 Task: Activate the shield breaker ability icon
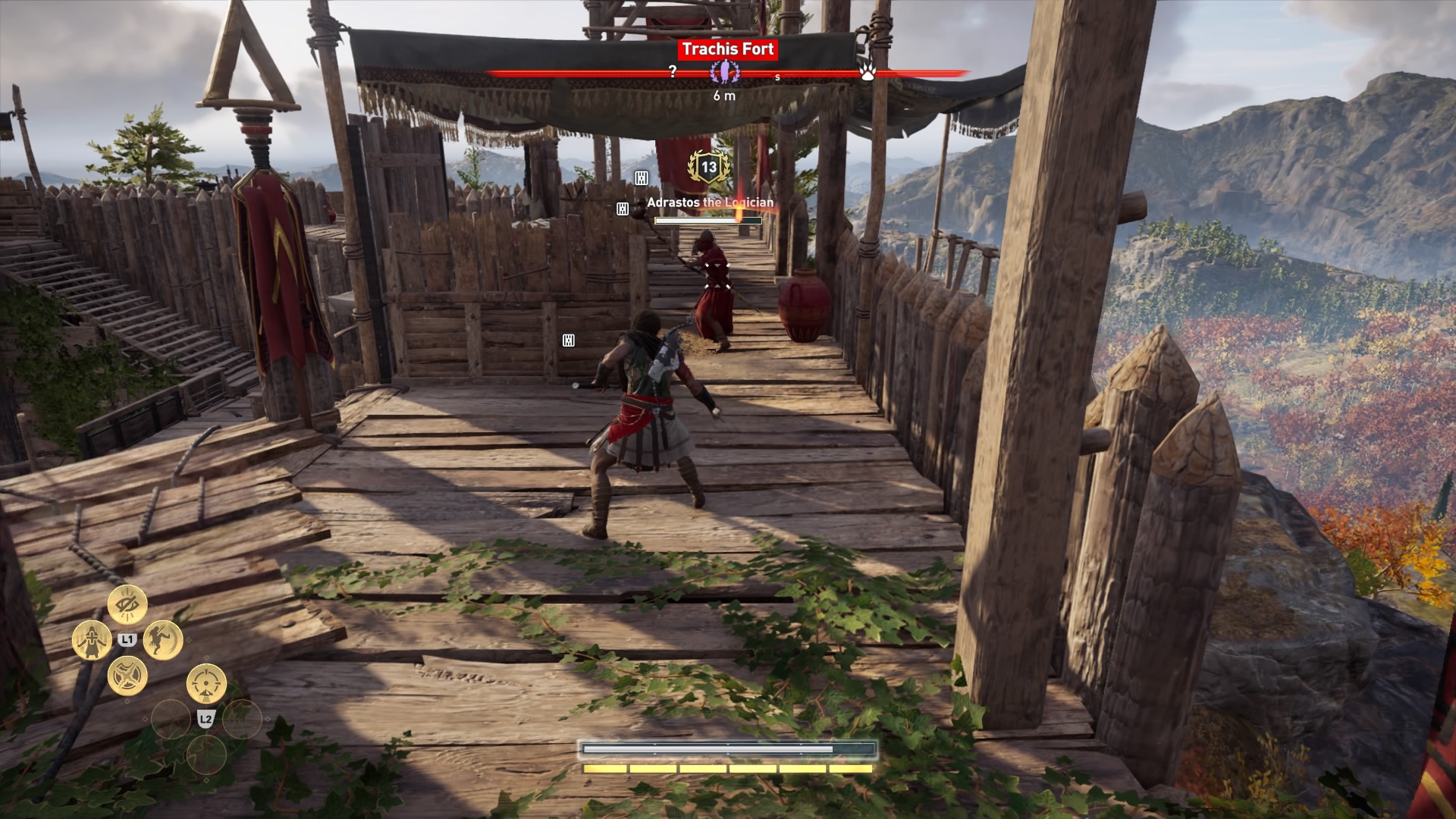[x=127, y=675]
